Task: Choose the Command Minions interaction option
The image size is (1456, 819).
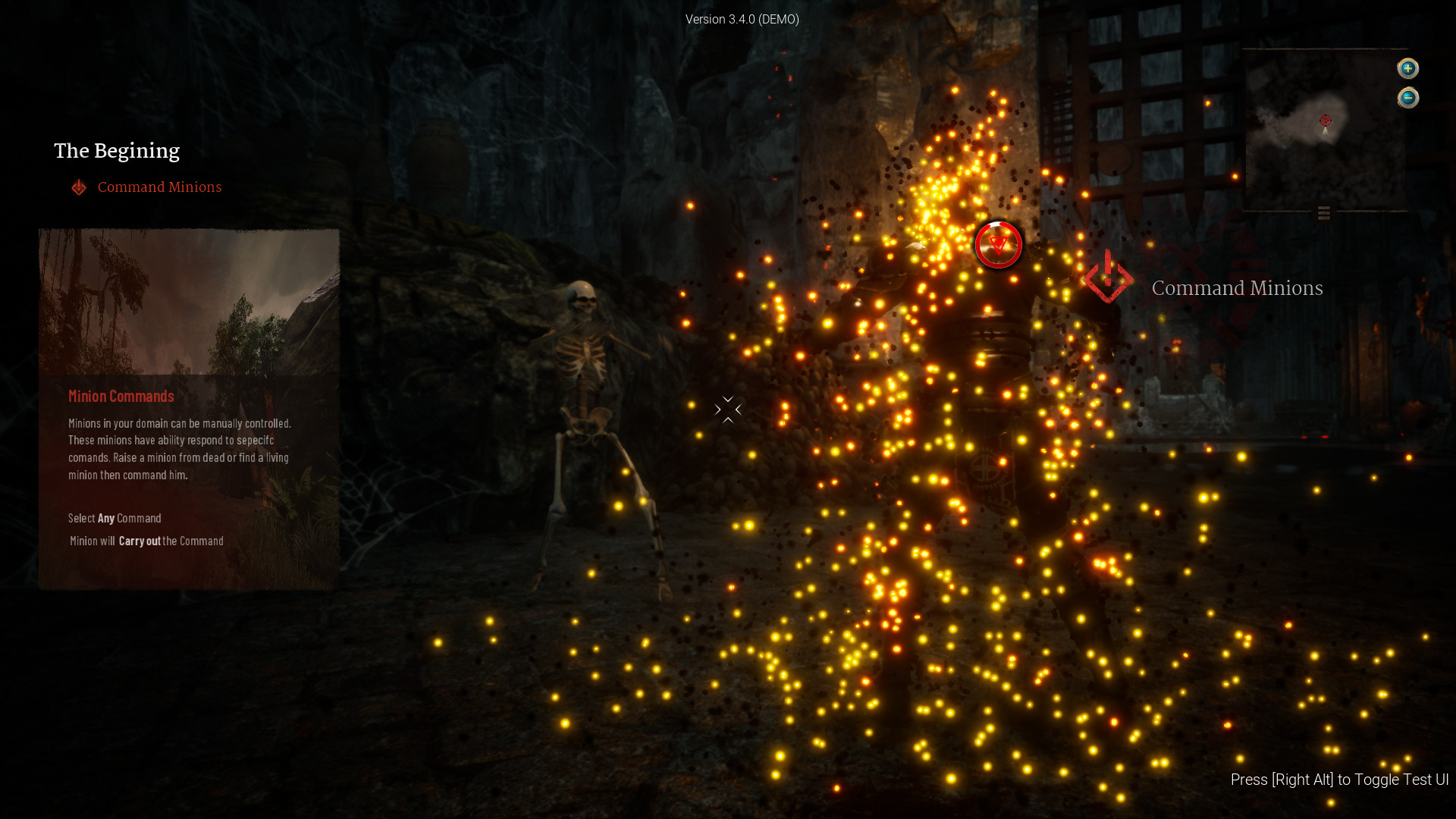Action: pyautogui.click(x=1236, y=288)
